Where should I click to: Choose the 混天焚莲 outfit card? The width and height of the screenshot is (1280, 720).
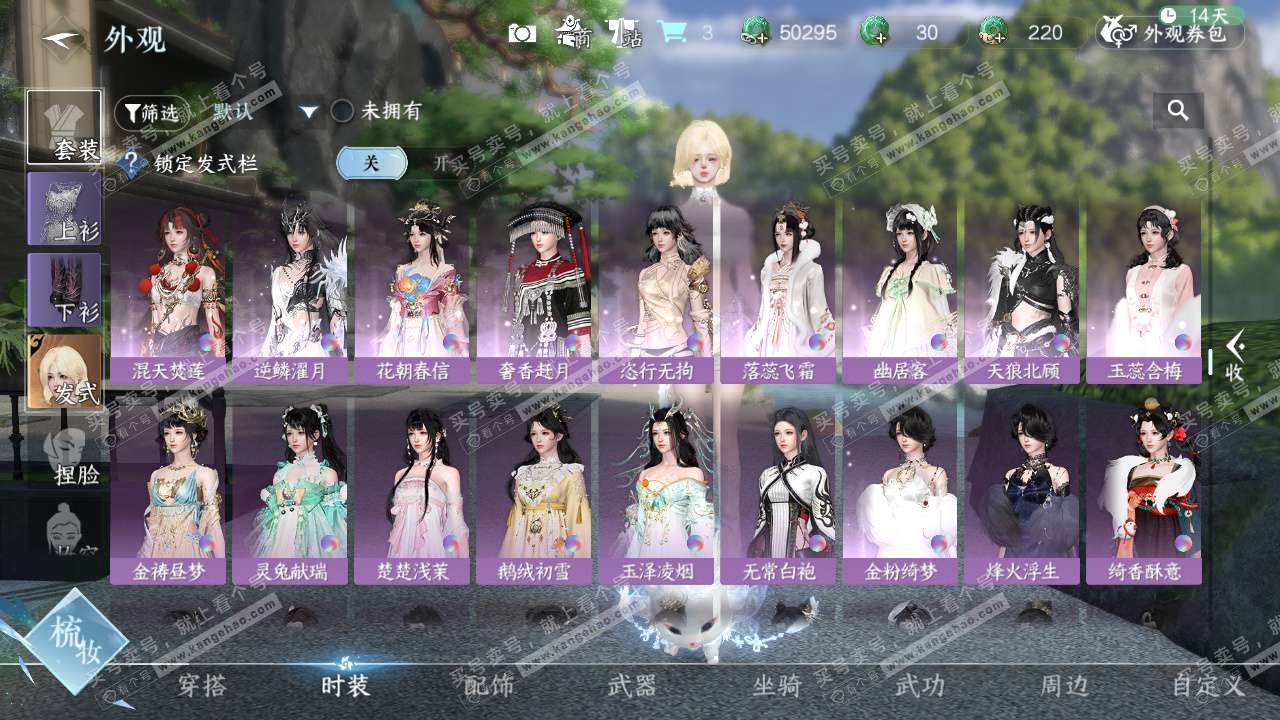click(x=168, y=290)
